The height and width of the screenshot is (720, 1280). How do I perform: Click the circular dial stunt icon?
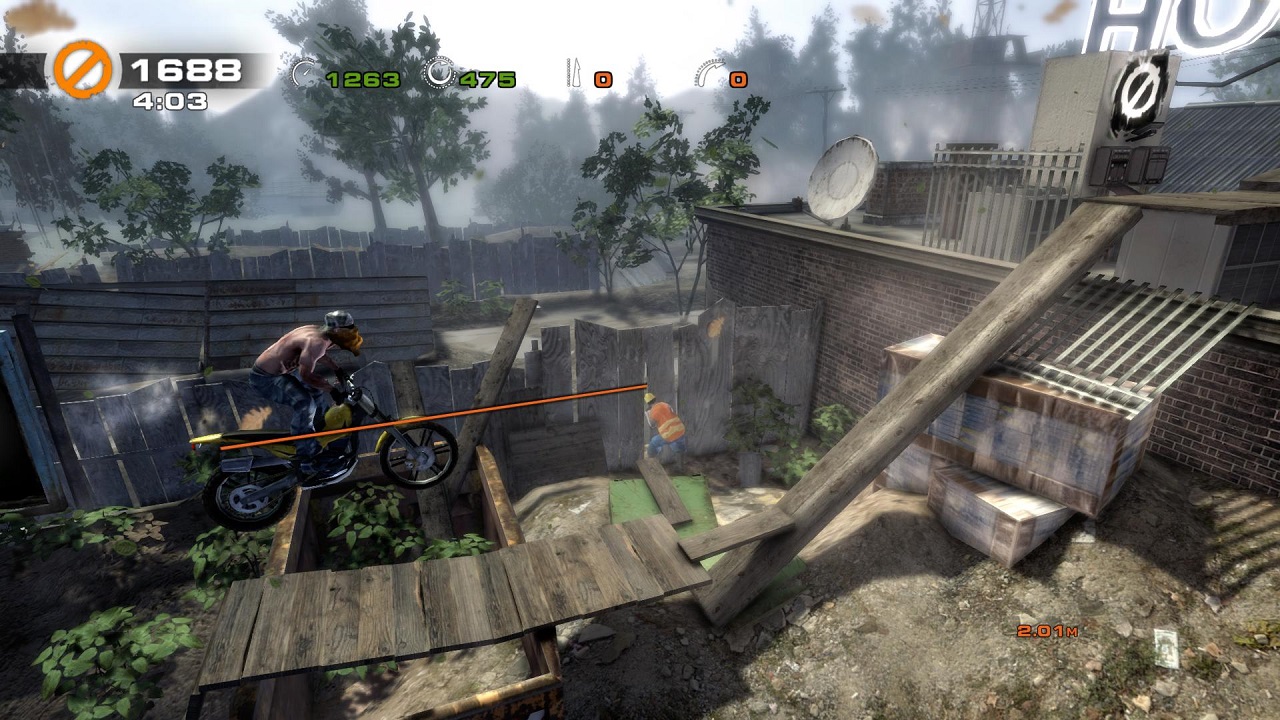click(x=438, y=72)
